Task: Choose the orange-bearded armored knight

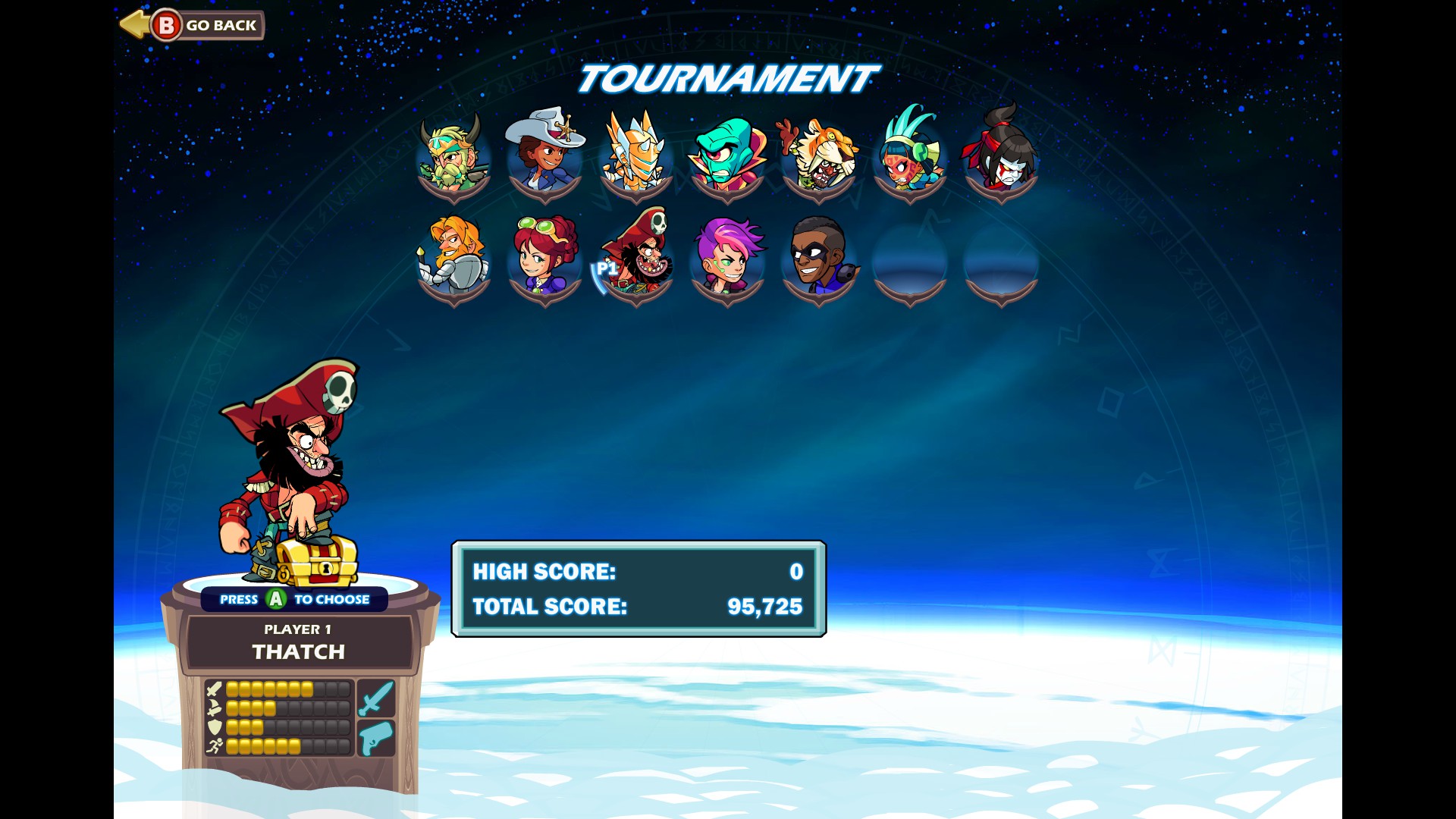Action: point(453,259)
